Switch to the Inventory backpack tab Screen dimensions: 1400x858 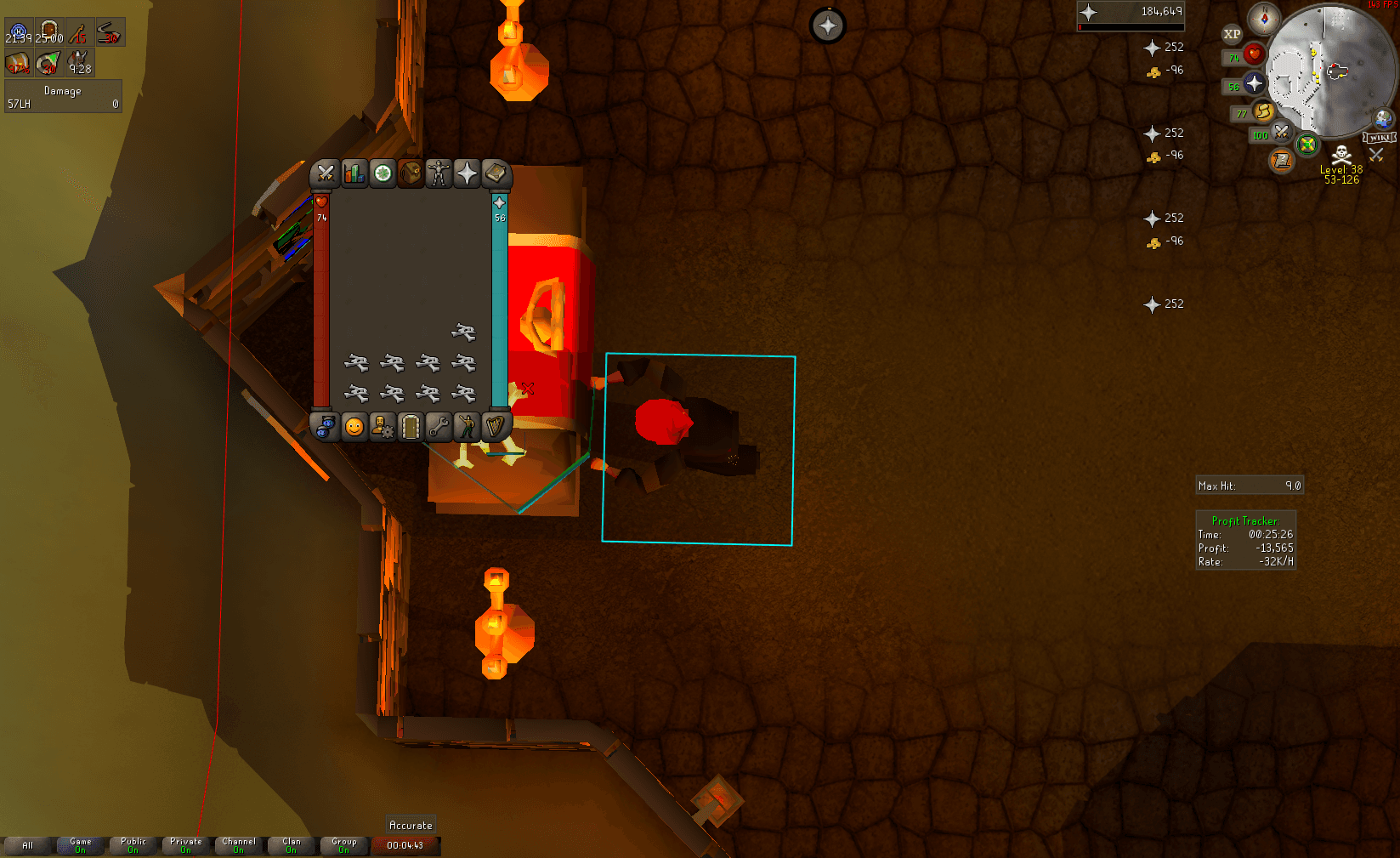[411, 174]
